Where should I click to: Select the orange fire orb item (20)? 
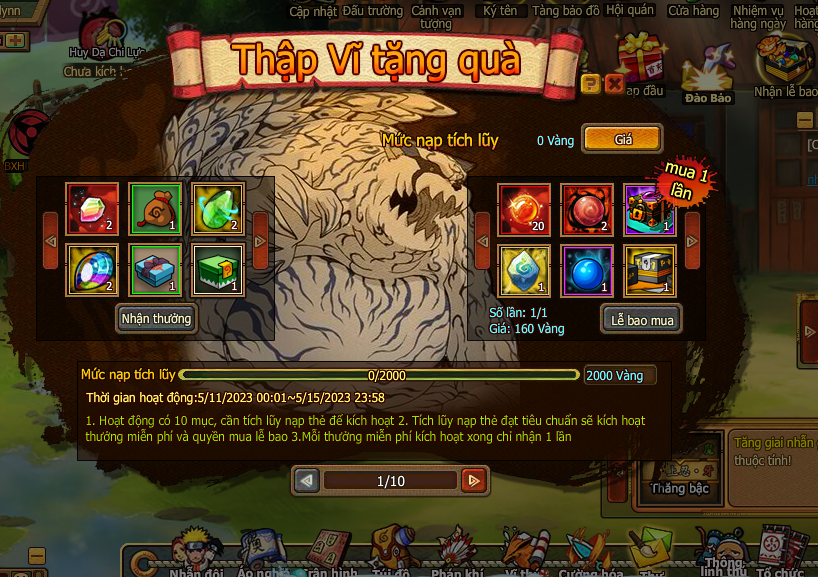[525, 209]
